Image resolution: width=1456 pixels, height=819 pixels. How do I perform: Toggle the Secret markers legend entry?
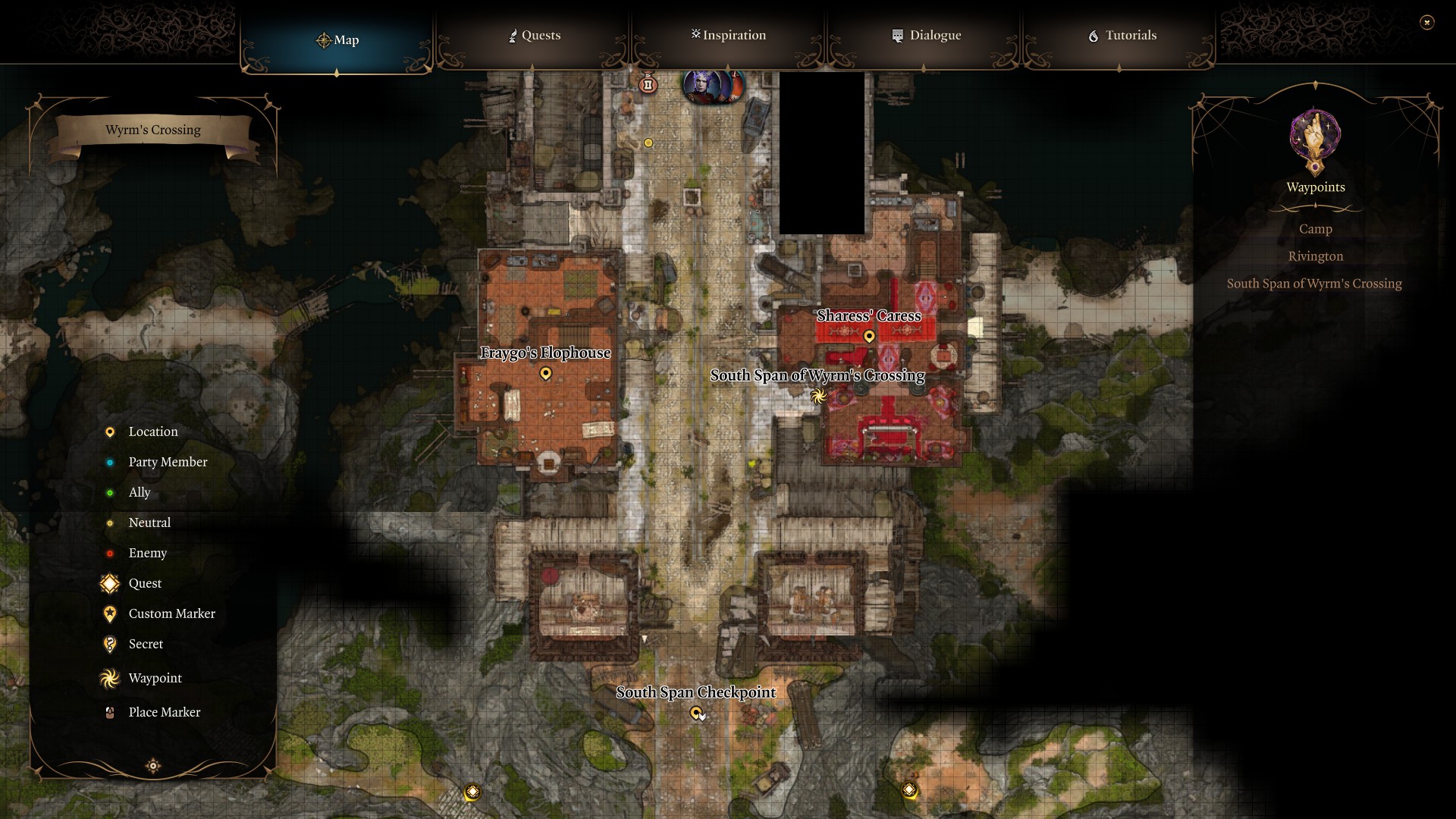click(146, 644)
